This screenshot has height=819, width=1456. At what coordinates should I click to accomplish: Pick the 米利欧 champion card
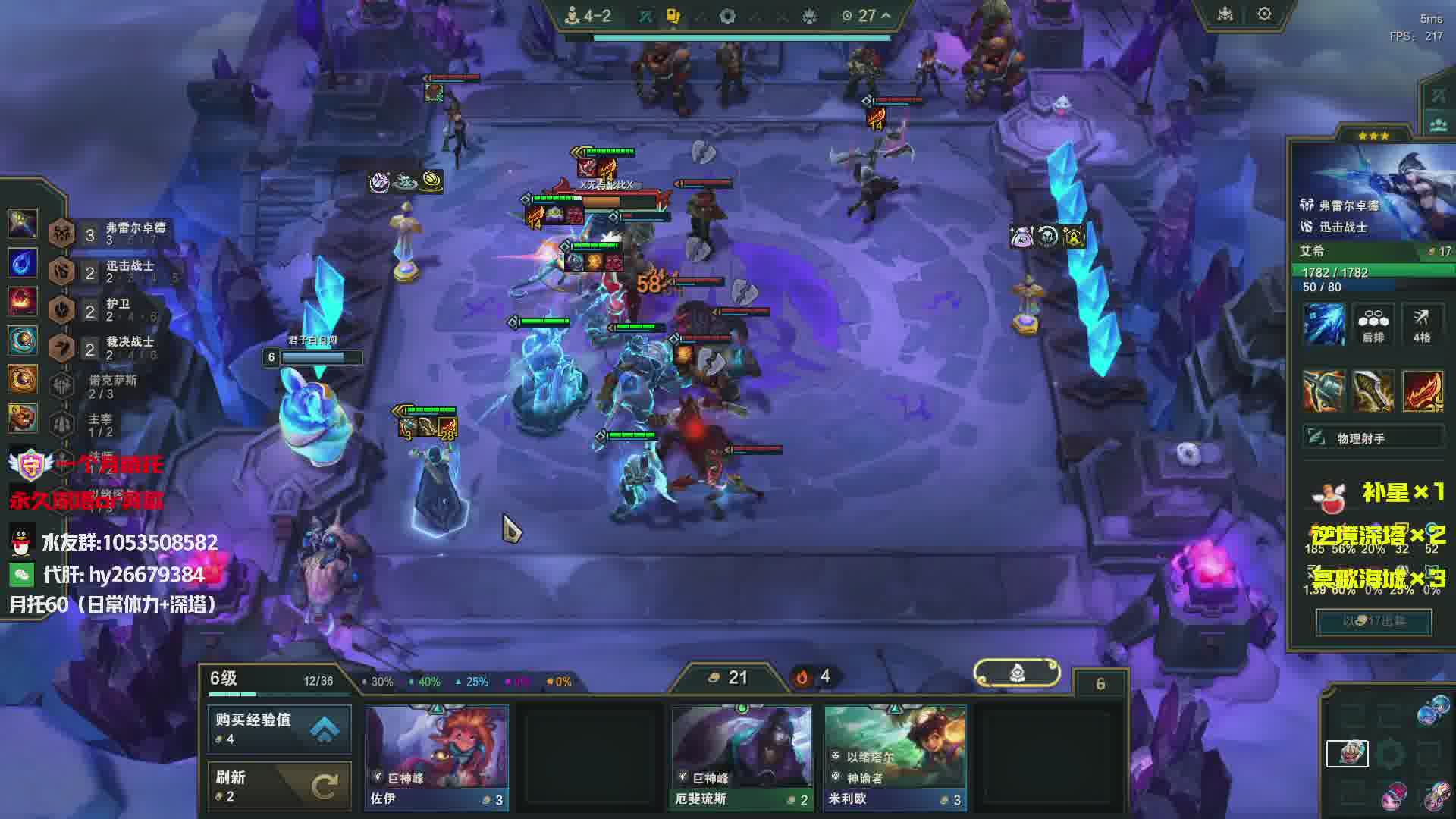pyautogui.click(x=895, y=757)
